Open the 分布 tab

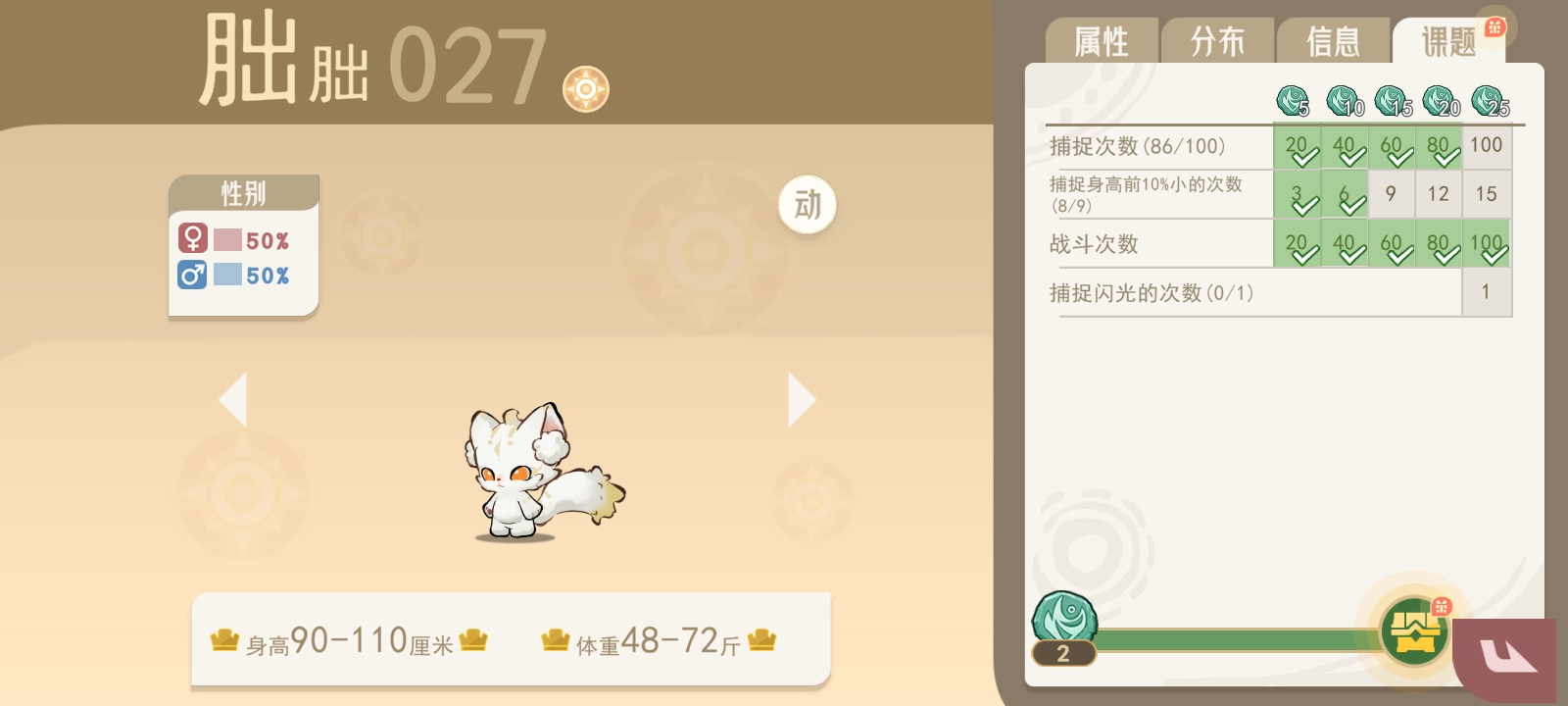1218,39
